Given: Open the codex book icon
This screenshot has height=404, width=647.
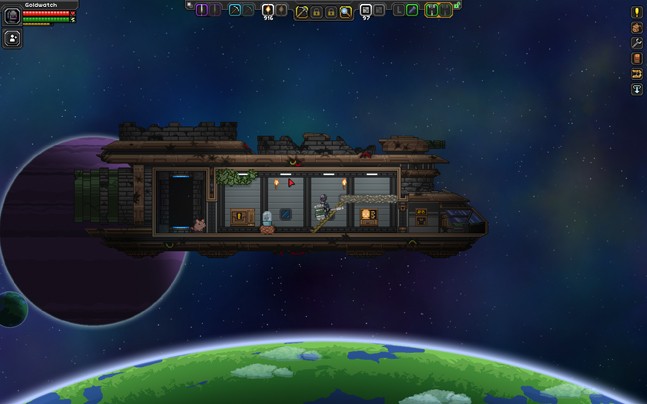Looking at the screenshot, I should (x=637, y=59).
